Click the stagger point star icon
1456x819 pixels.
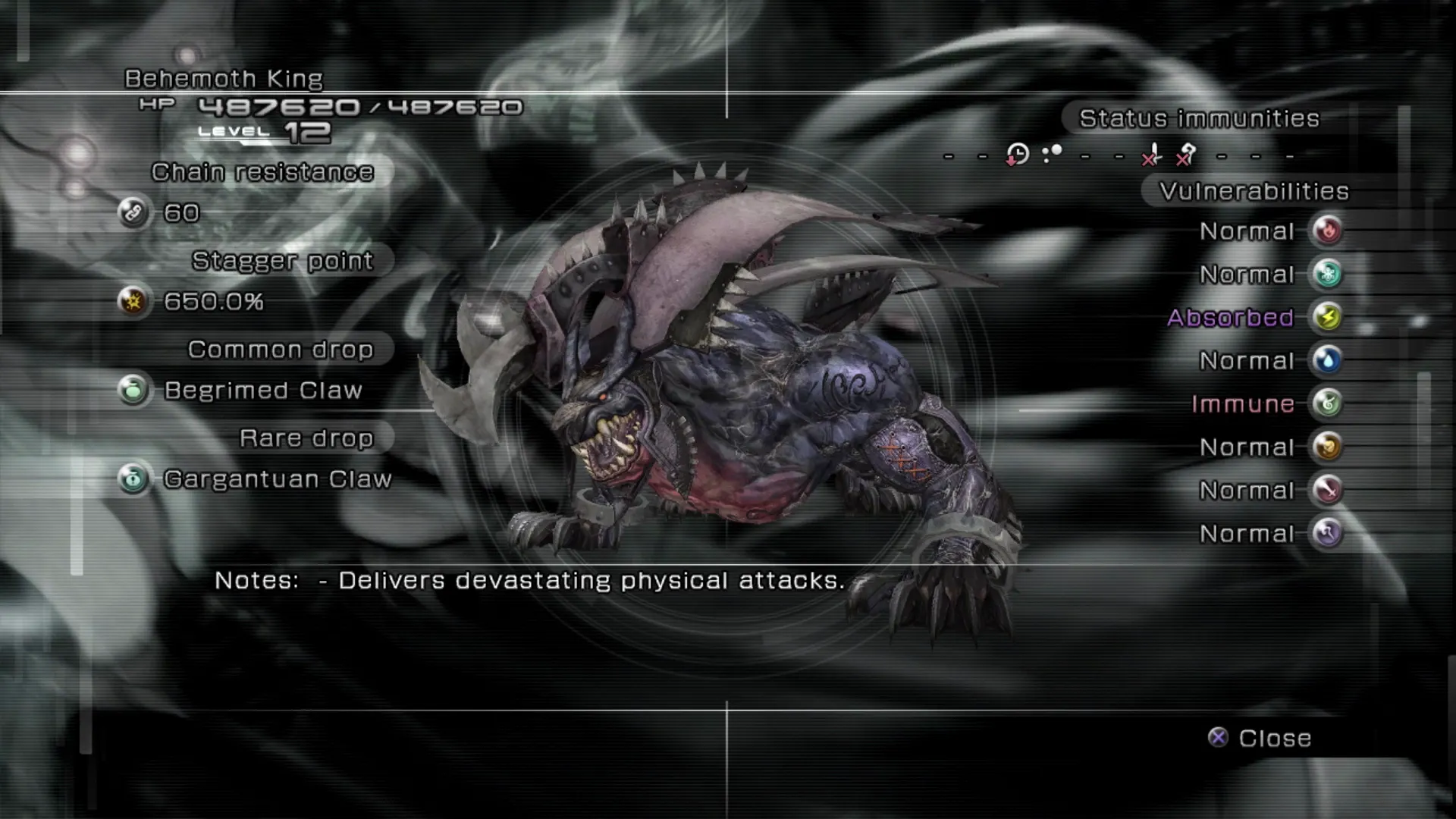[x=133, y=301]
